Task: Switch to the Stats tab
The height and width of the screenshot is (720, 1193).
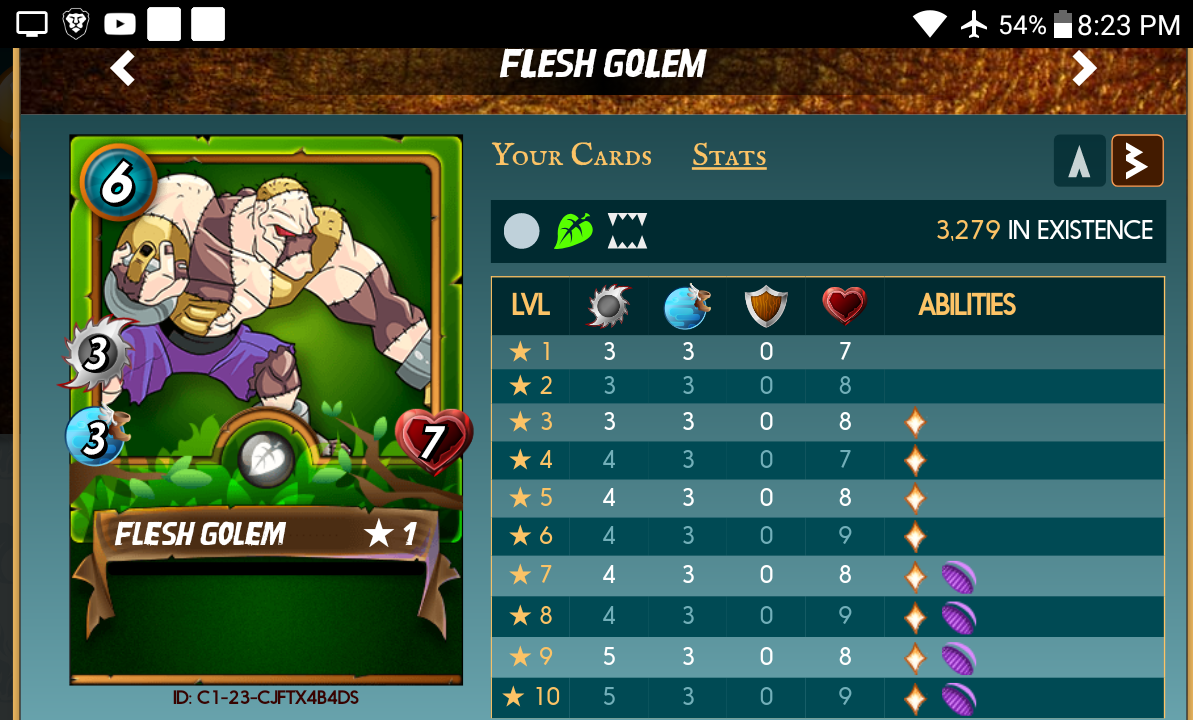Action: (x=729, y=157)
